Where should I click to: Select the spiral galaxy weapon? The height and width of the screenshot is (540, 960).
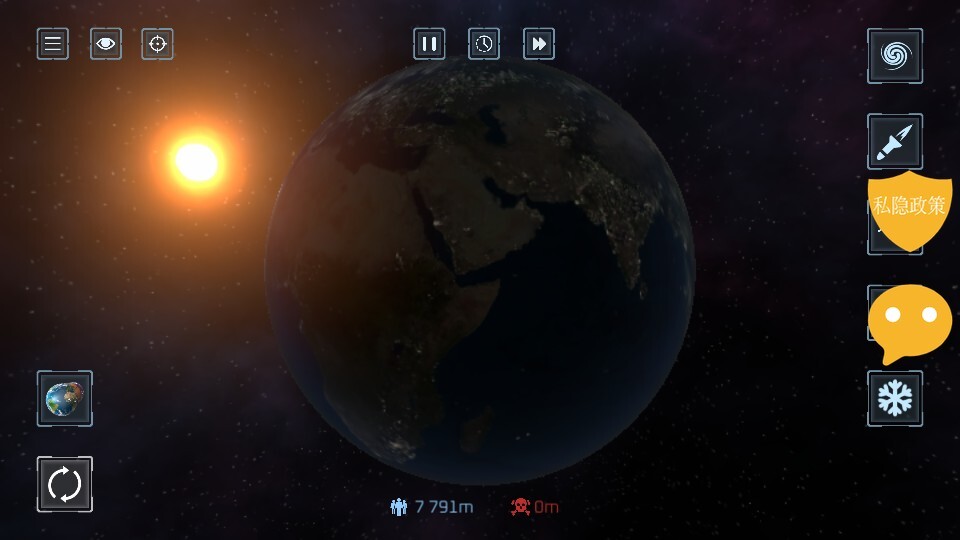pyautogui.click(x=894, y=56)
